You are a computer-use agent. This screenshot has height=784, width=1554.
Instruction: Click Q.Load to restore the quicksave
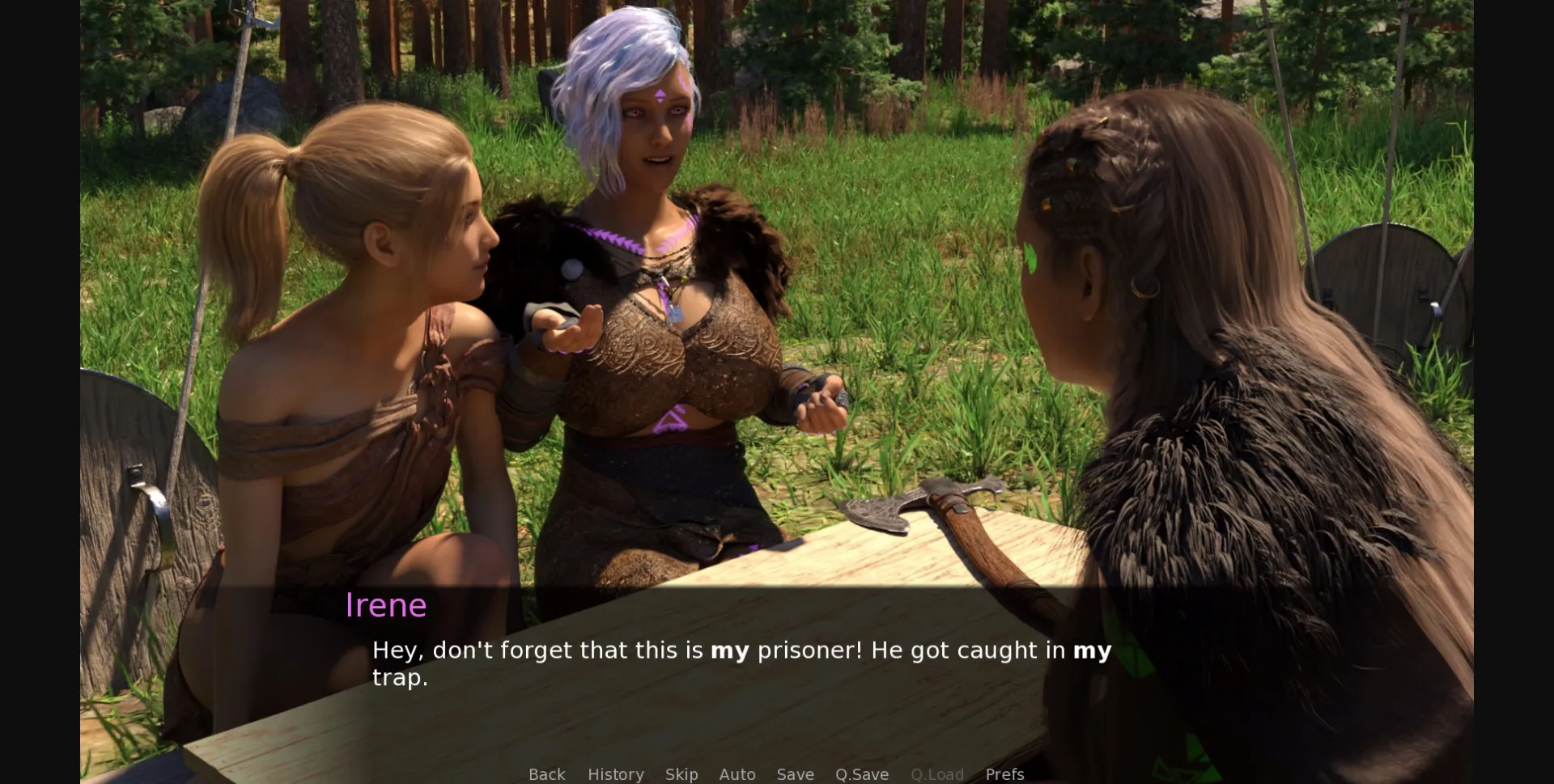coord(936,774)
